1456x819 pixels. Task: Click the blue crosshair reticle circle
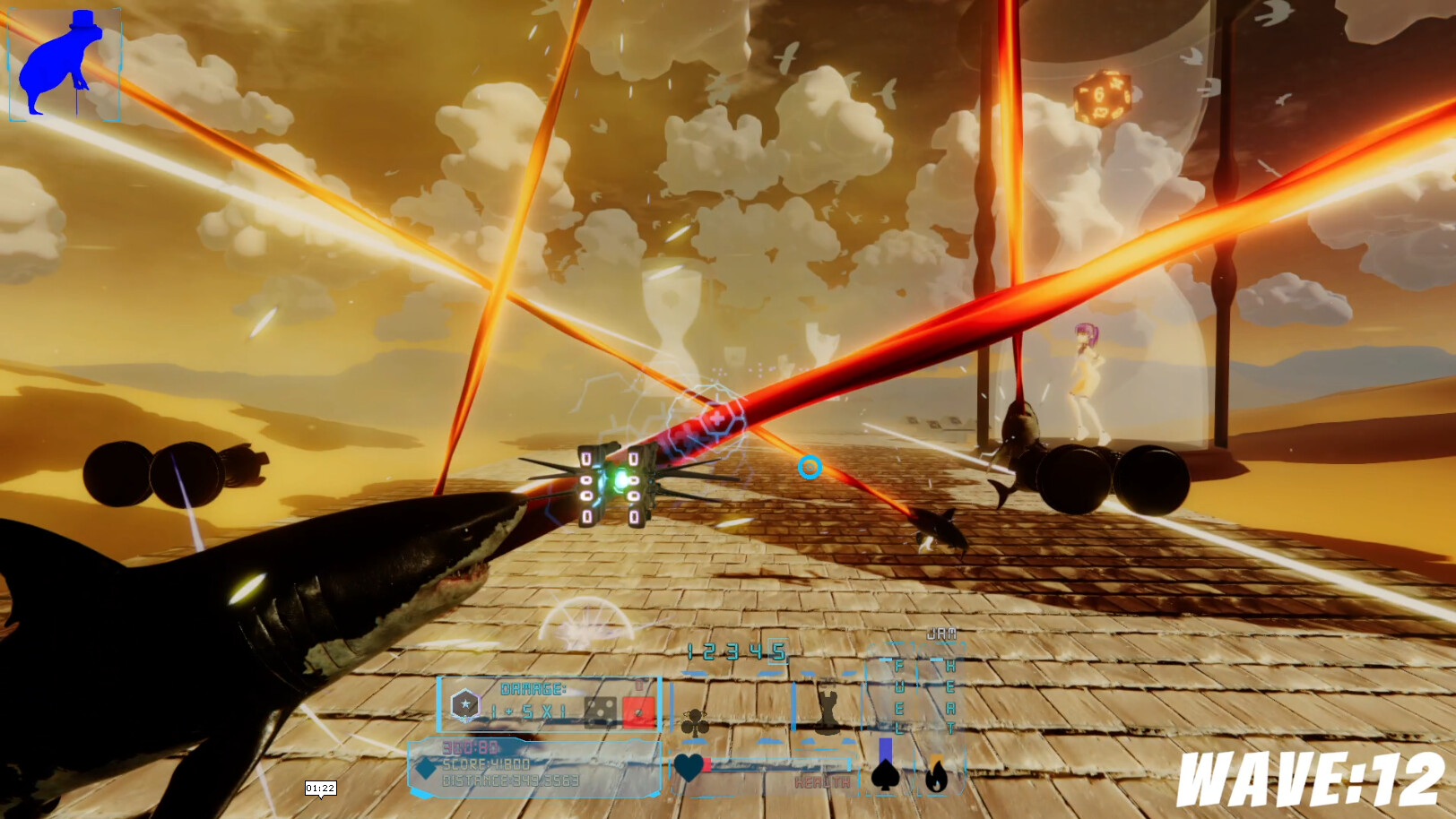tap(810, 467)
